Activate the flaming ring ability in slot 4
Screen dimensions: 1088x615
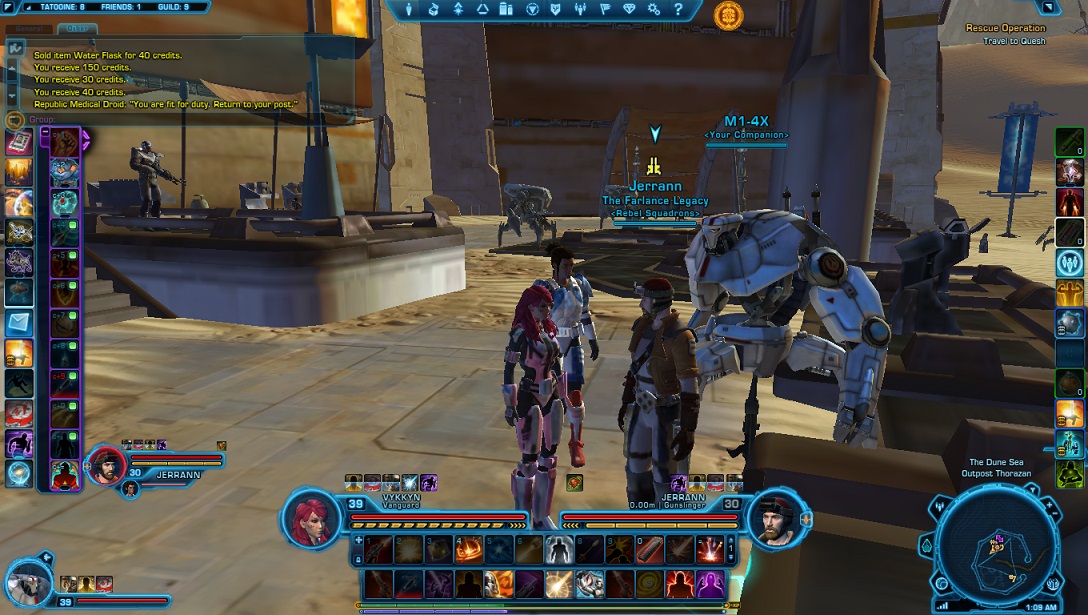coord(468,548)
